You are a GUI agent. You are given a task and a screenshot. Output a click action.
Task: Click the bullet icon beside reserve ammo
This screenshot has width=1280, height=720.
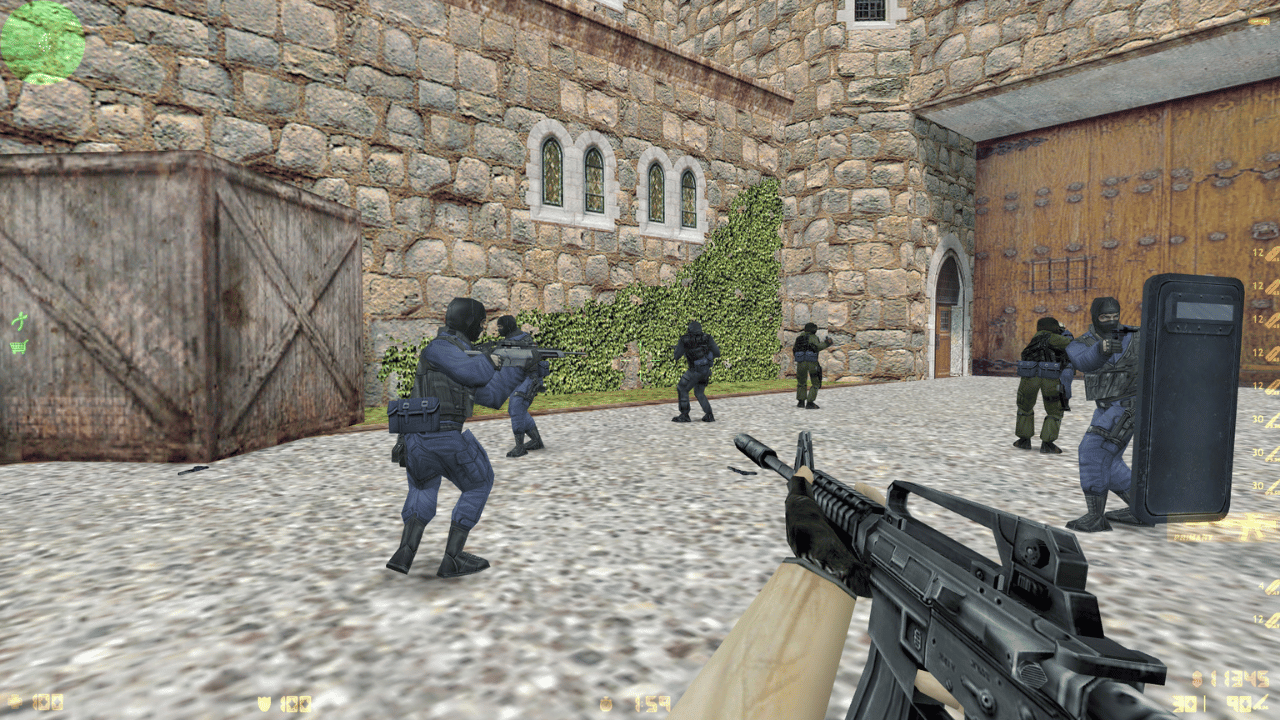[1260, 702]
